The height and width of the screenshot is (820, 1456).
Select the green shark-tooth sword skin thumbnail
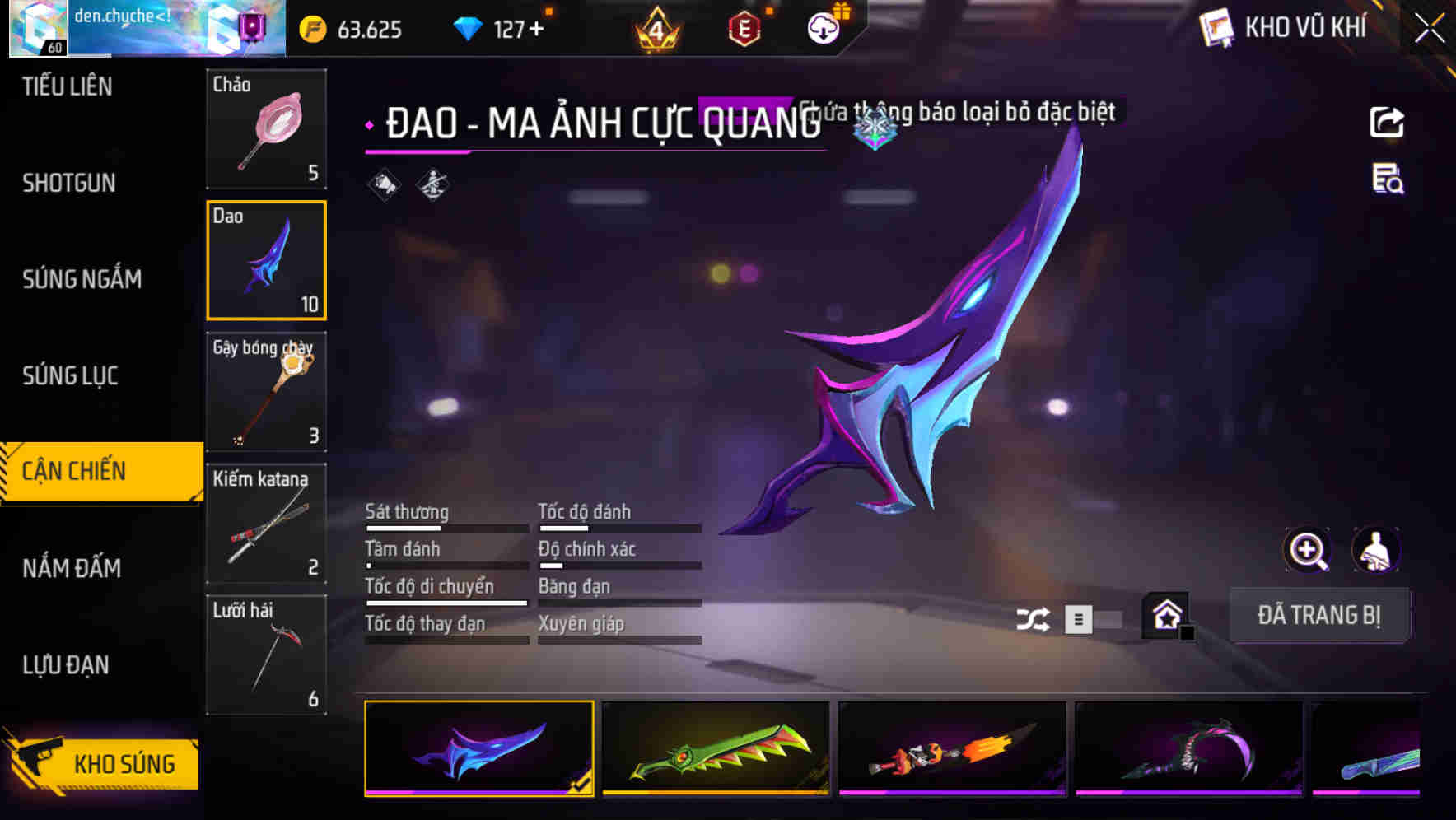[715, 749]
